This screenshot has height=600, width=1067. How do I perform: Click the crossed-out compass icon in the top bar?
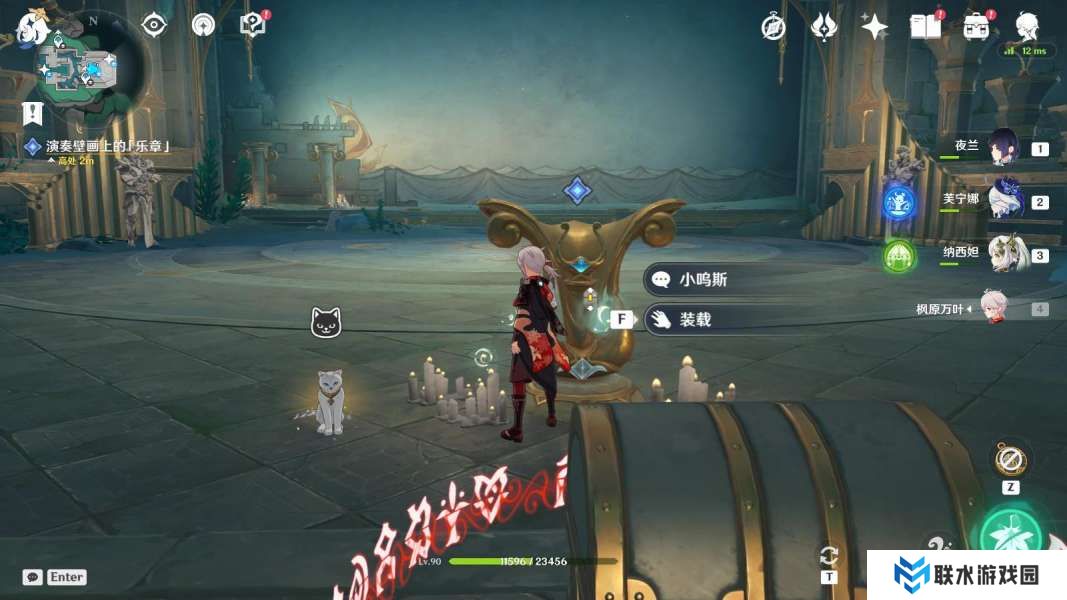[773, 27]
